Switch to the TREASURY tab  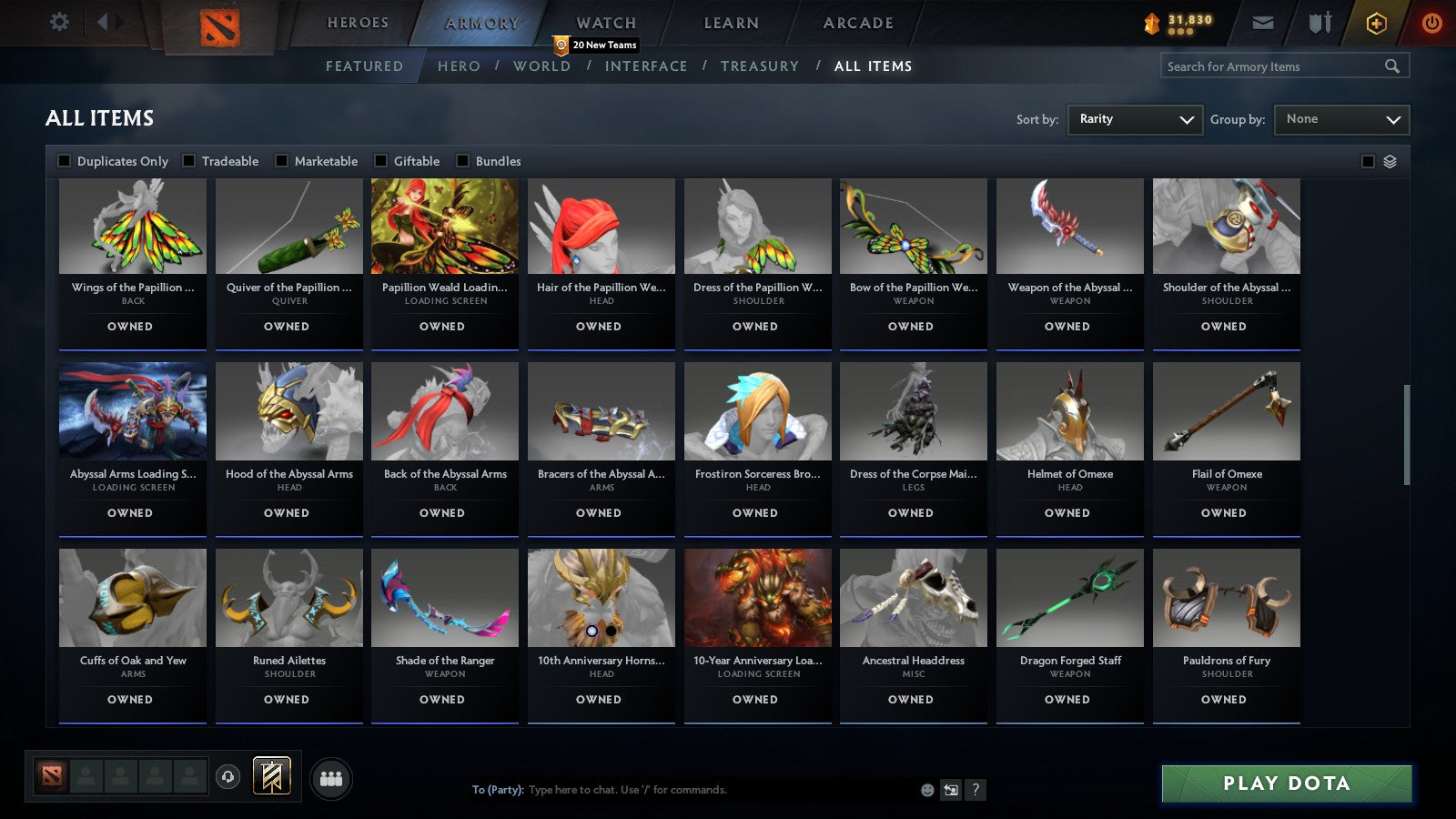click(761, 66)
